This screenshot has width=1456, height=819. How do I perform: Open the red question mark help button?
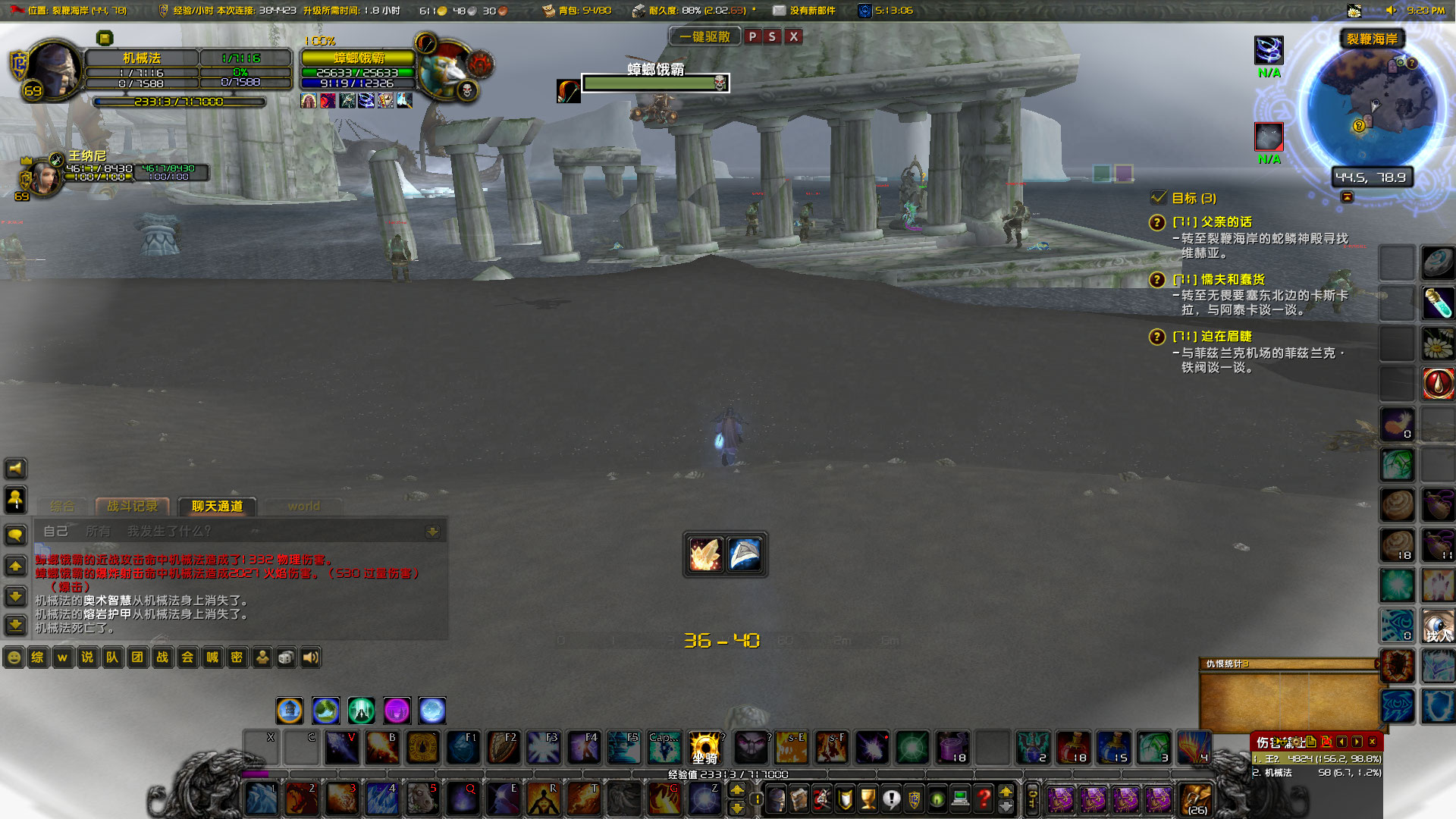point(984,799)
